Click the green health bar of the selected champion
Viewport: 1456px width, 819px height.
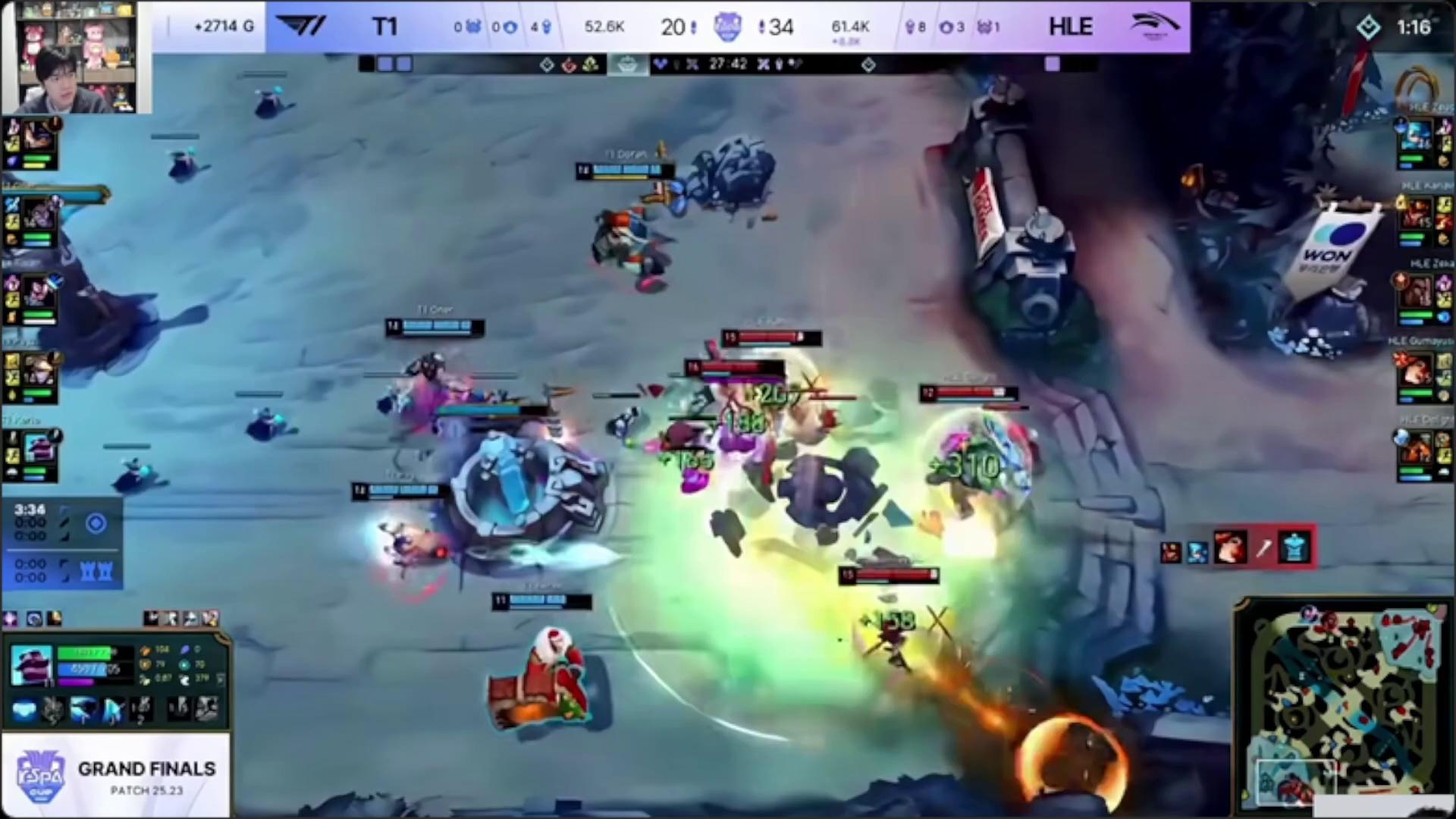point(85,653)
